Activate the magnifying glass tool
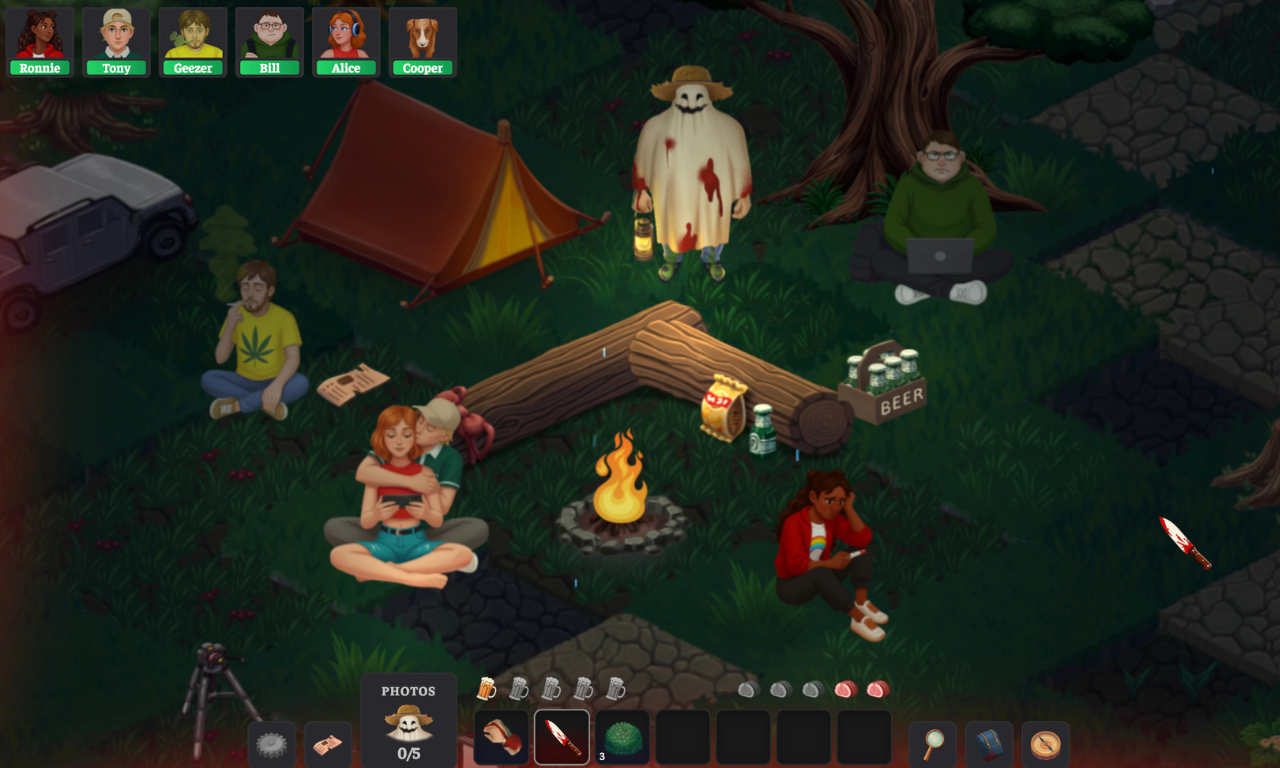 933,744
